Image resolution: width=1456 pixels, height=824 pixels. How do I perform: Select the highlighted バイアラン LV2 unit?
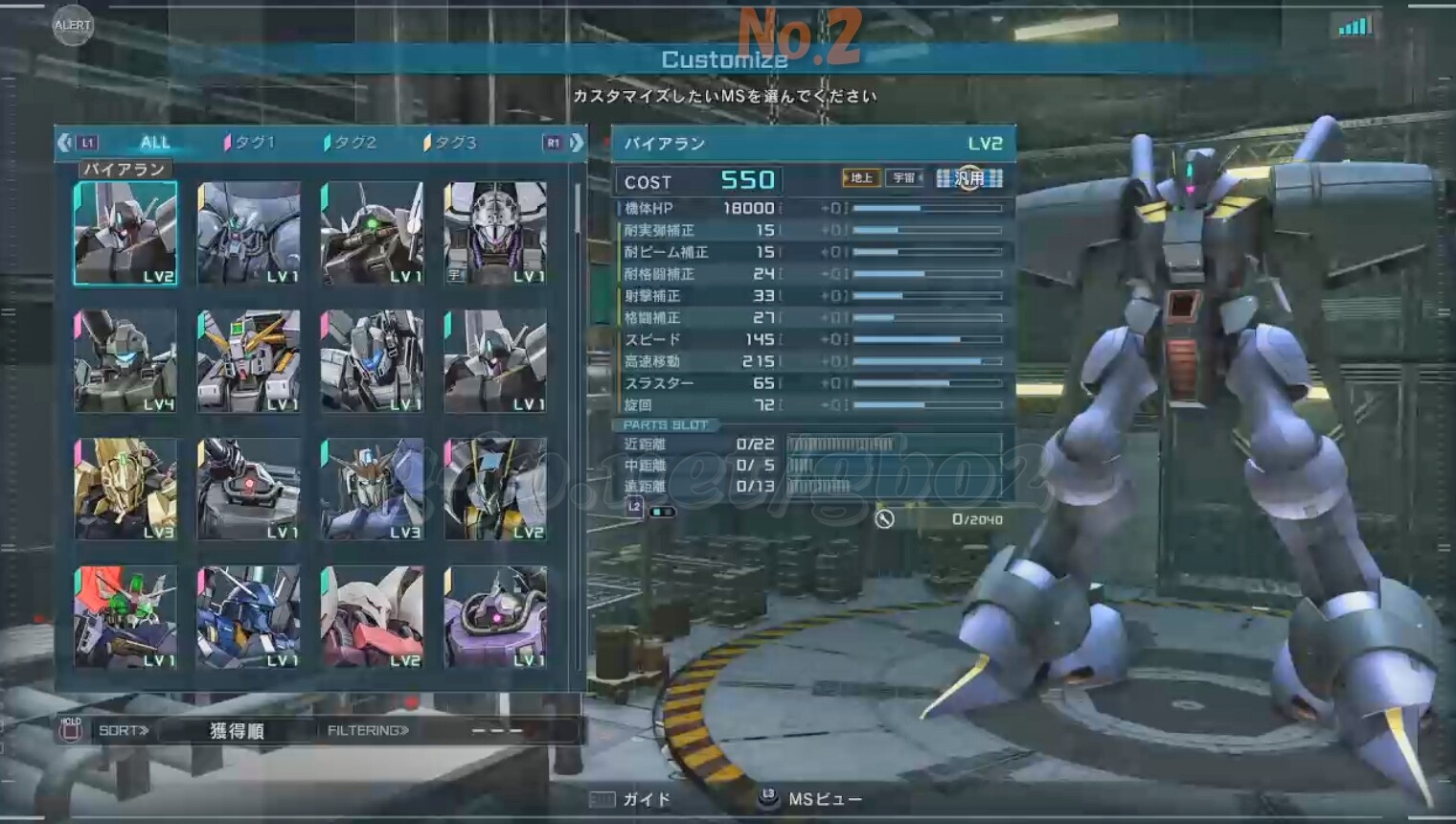(125, 234)
